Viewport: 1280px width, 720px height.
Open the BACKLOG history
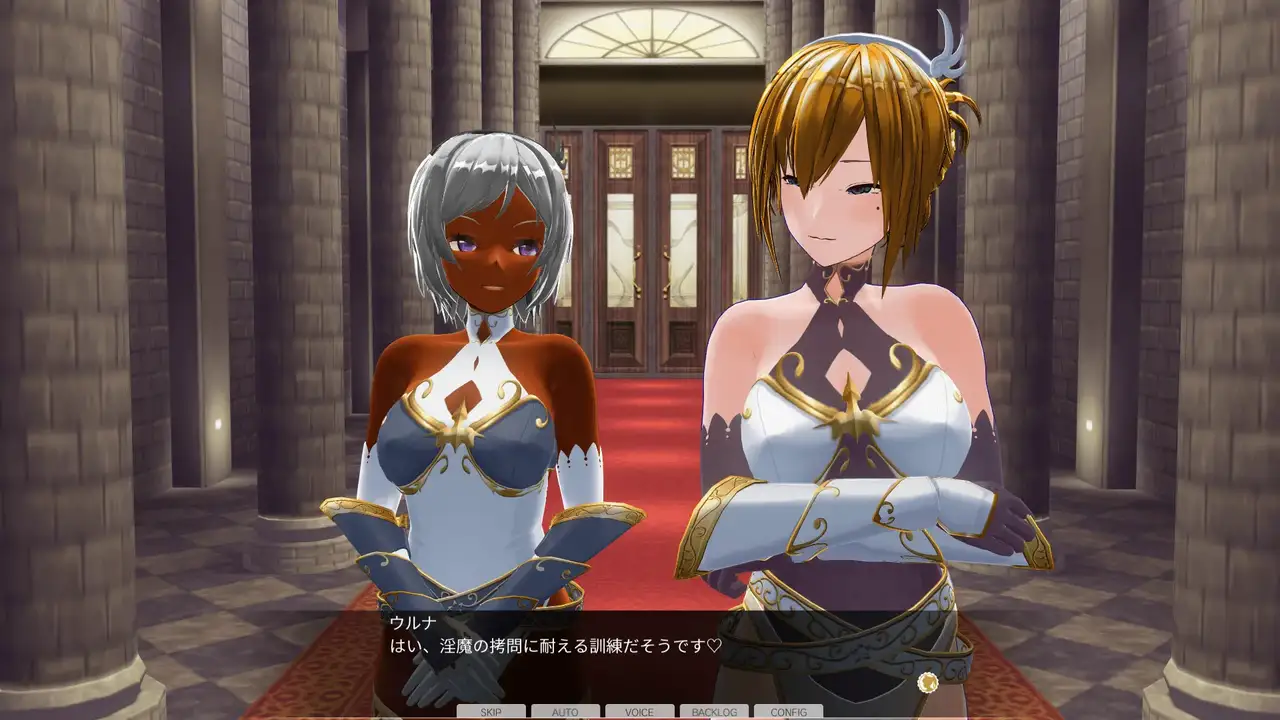(714, 712)
